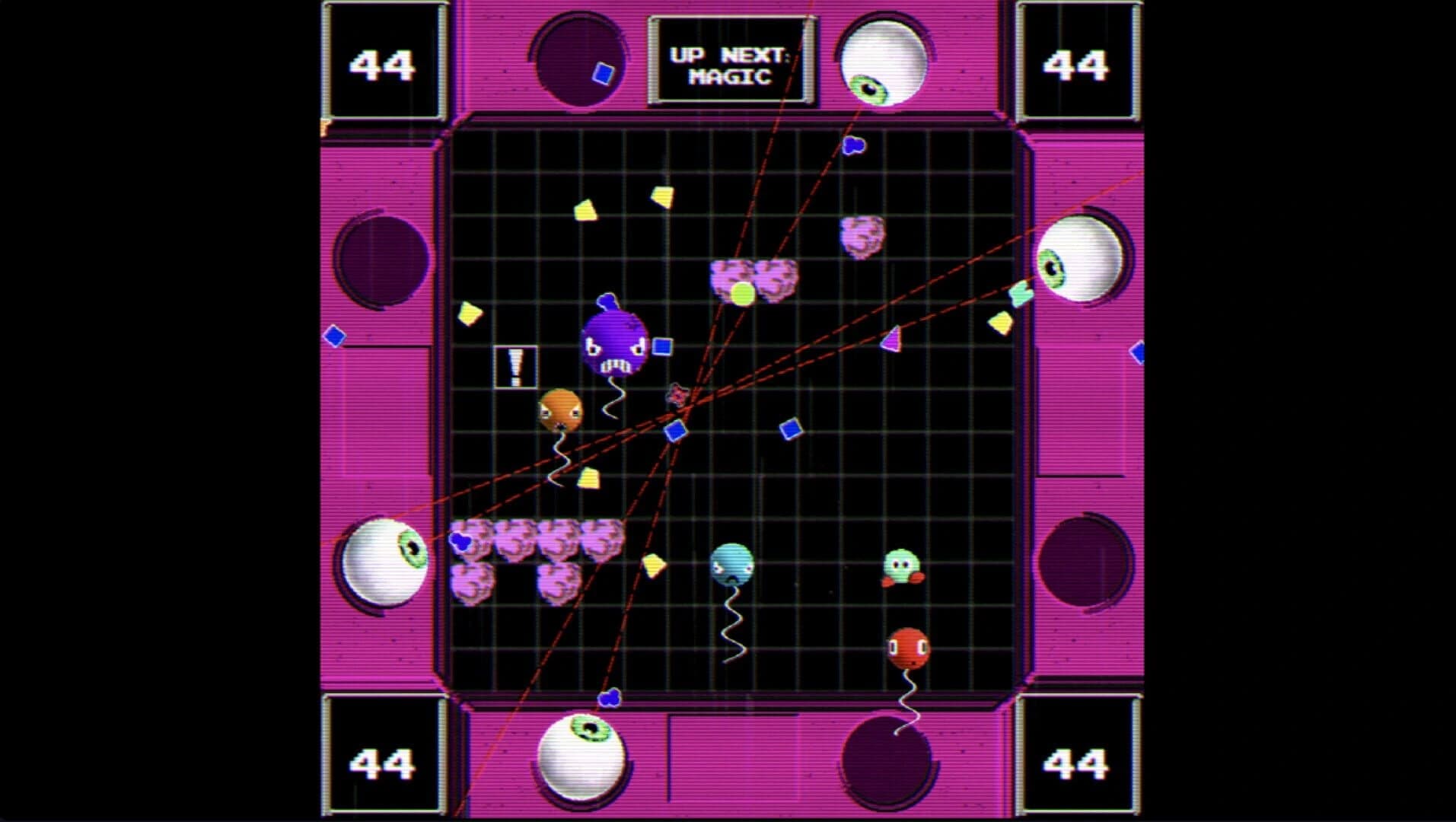Select the green blob character
The width and height of the screenshot is (1456, 822).
click(903, 563)
